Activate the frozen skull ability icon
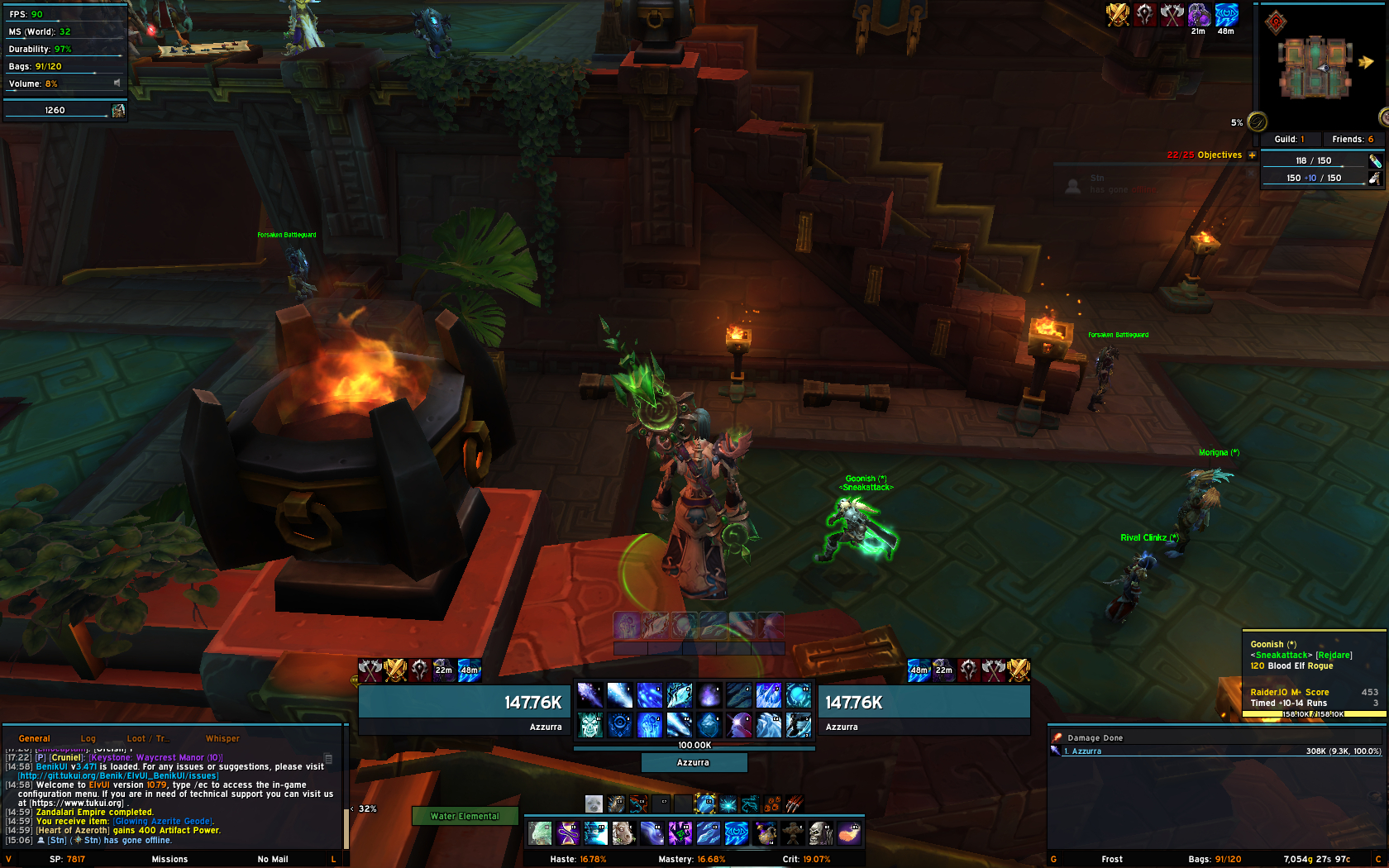1389x868 pixels. point(590,725)
